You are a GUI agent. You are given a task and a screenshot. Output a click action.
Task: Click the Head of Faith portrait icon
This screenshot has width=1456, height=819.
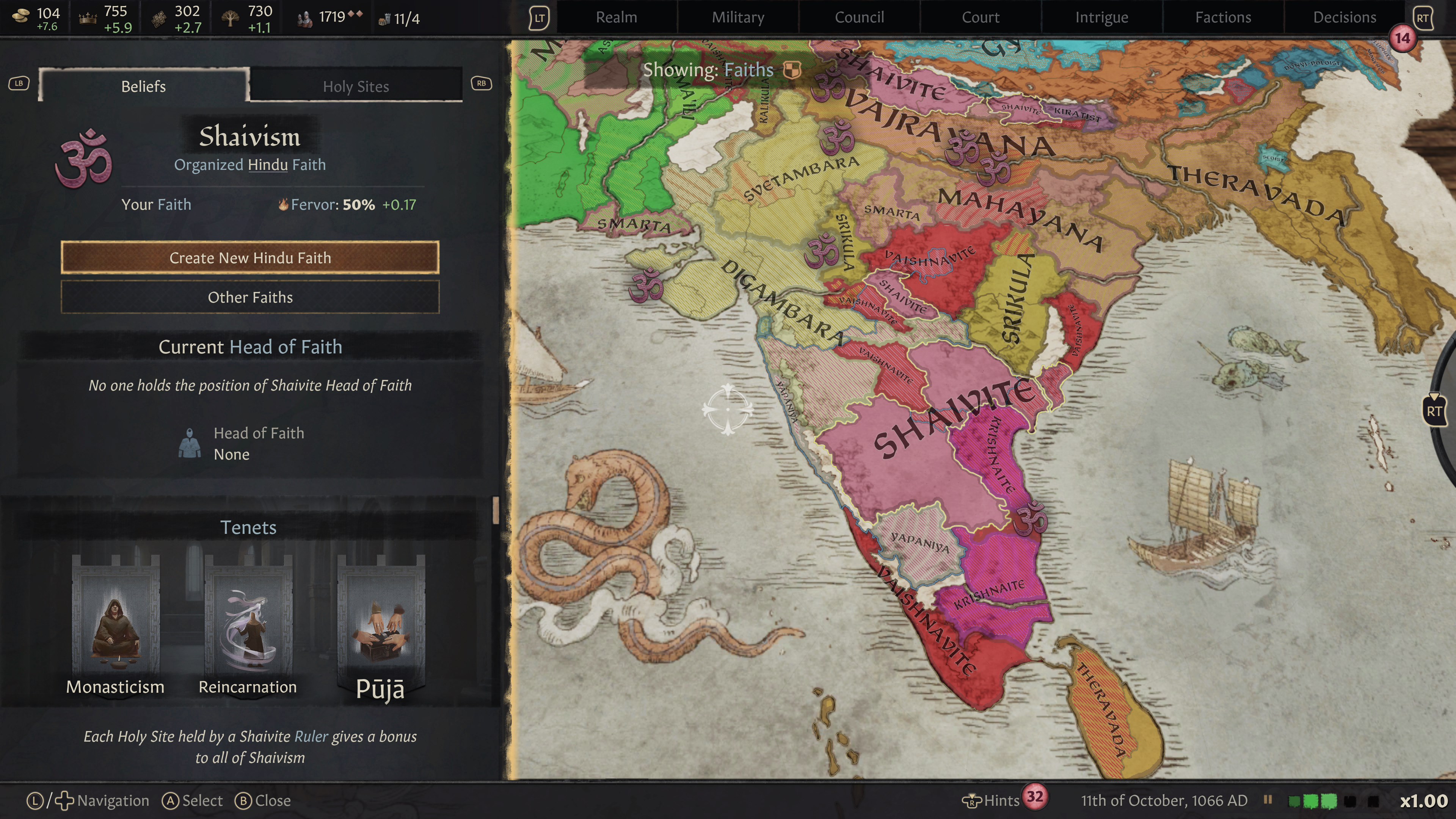(x=190, y=443)
